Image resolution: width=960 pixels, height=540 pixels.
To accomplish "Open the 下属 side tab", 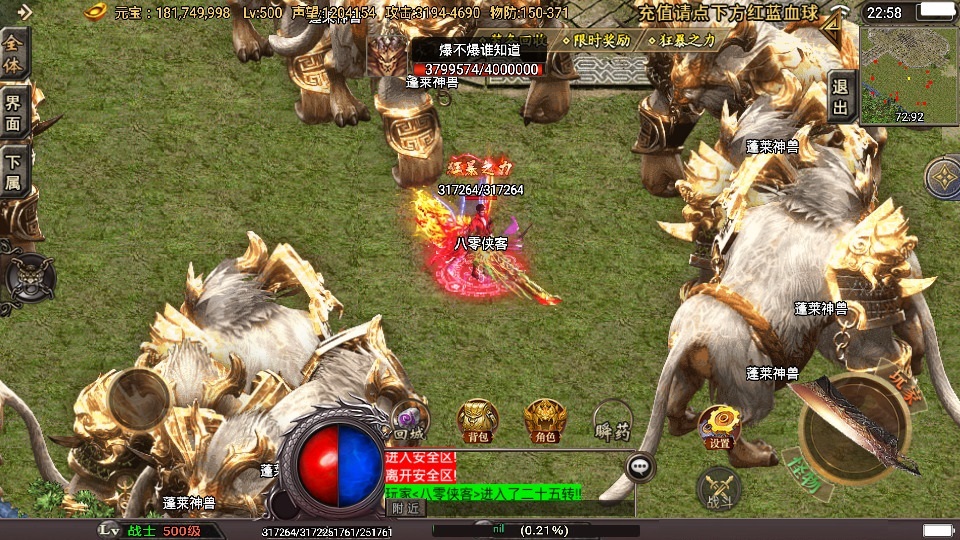I will click(x=14, y=170).
